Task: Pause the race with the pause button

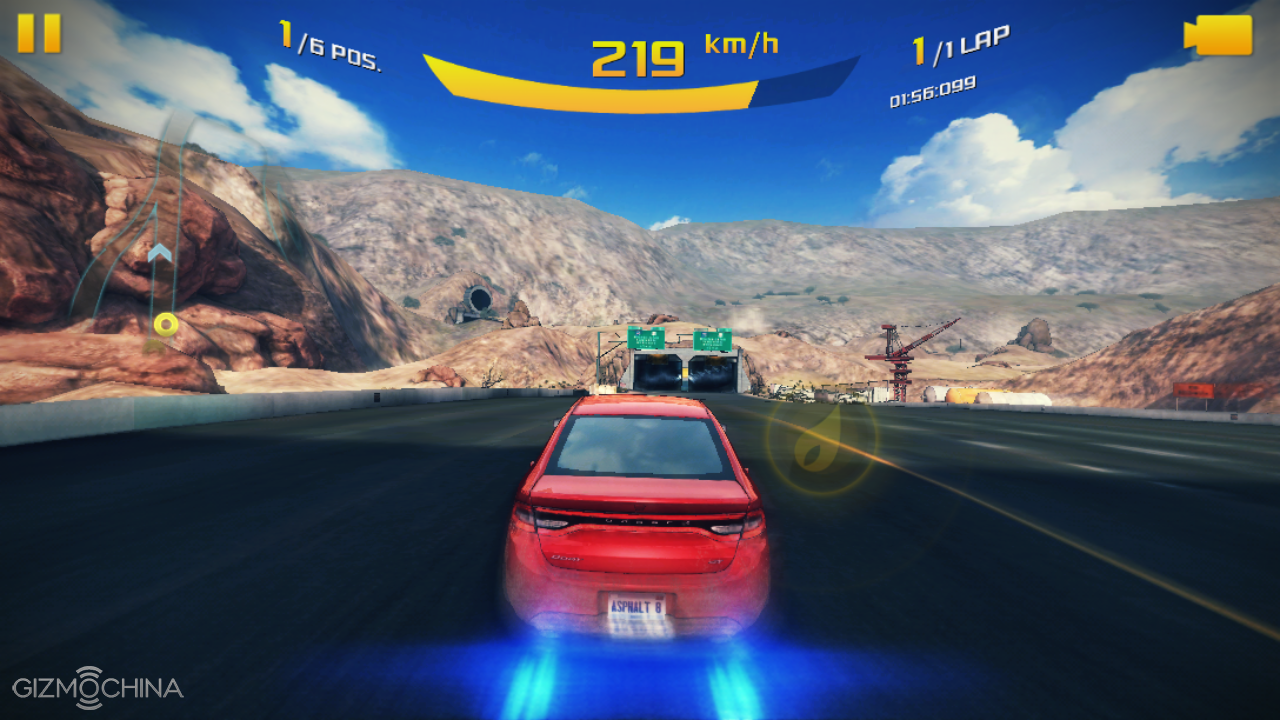Action: (x=39, y=33)
